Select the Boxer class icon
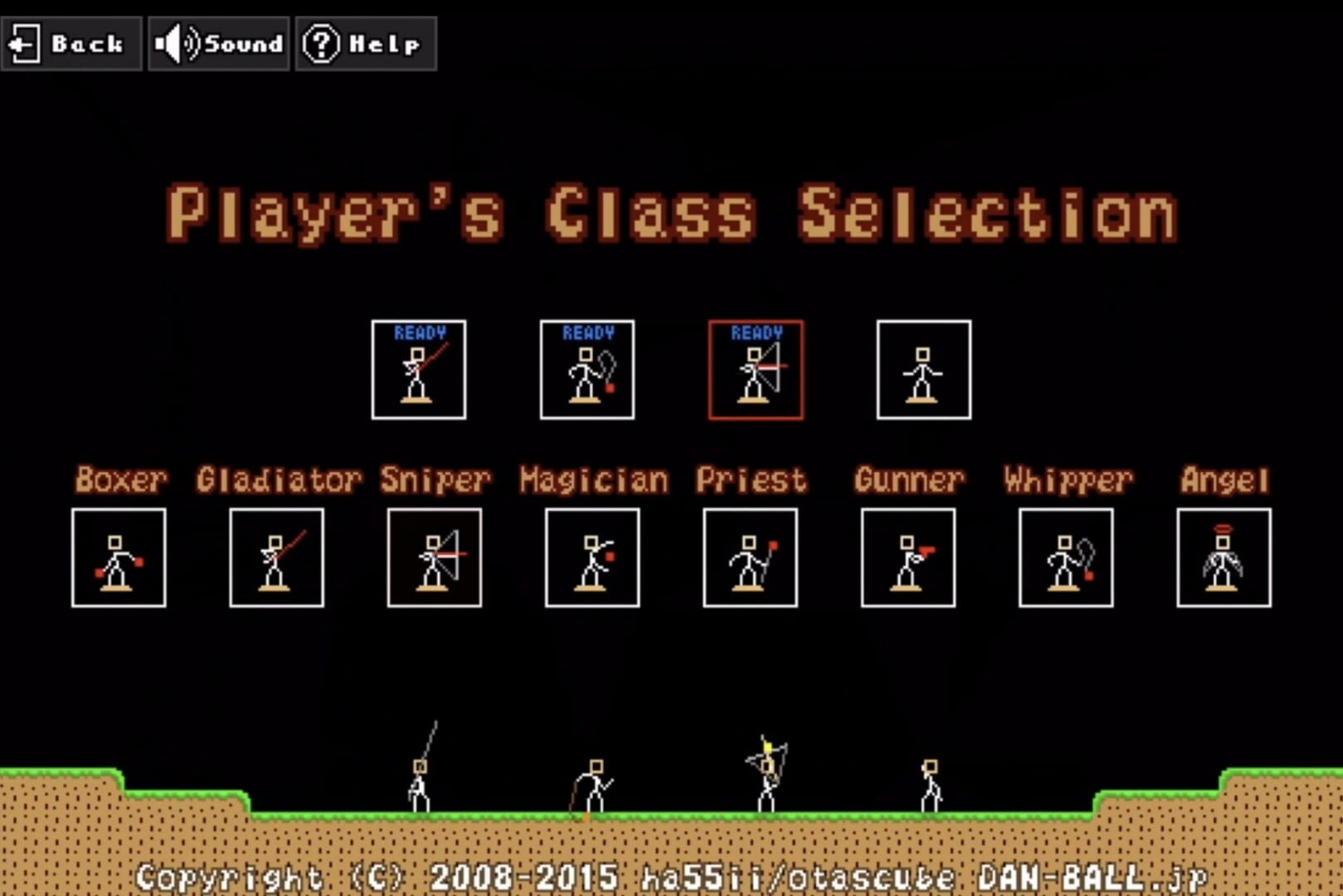The height and width of the screenshot is (896, 1343). pos(119,558)
